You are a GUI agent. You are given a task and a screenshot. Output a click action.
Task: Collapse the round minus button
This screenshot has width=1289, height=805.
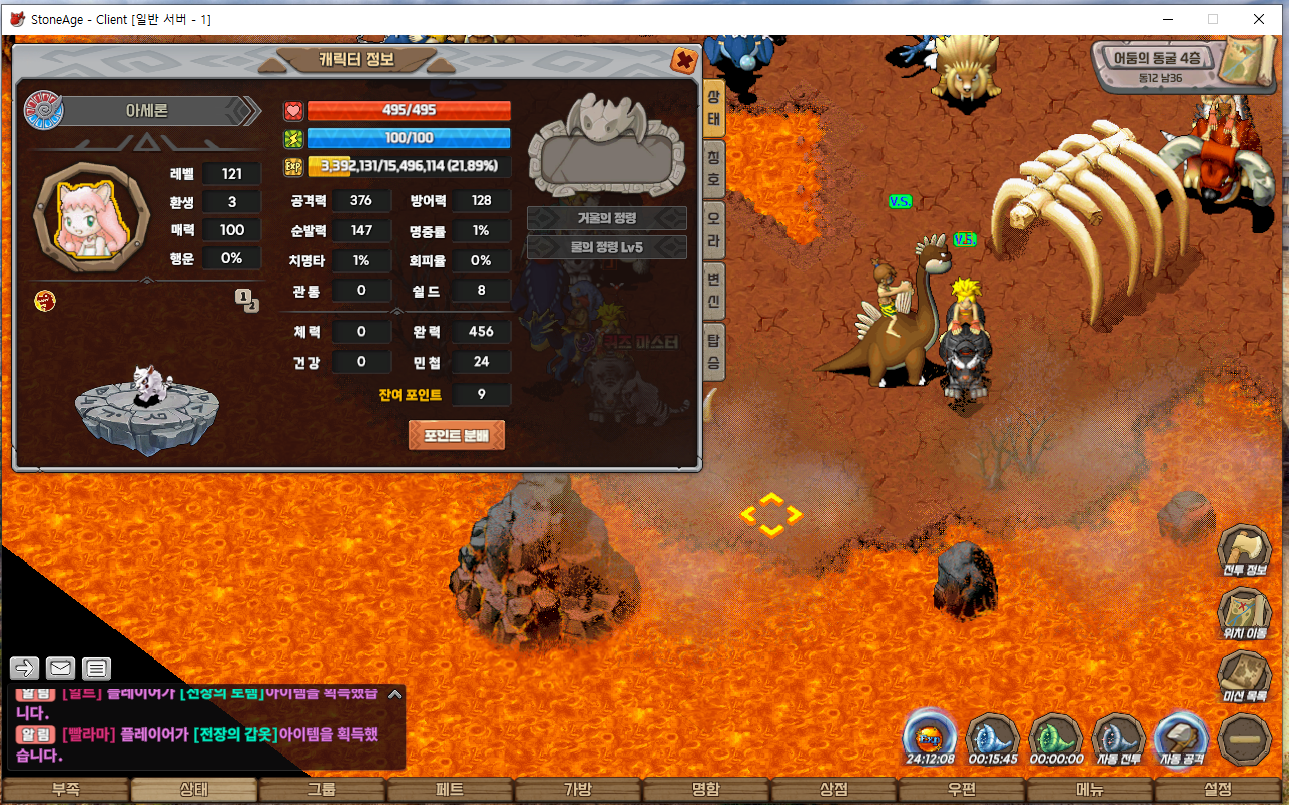point(1245,739)
